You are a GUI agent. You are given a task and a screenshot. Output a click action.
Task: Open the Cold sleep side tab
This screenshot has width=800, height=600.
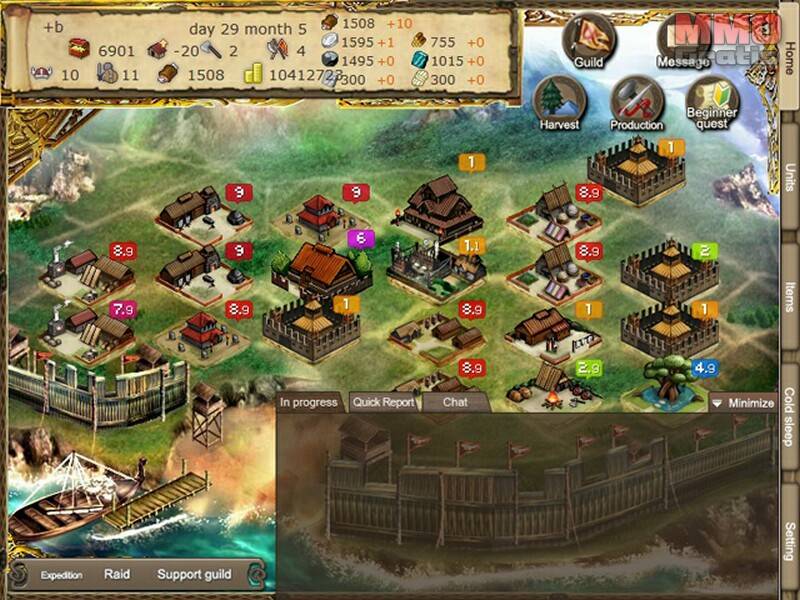(x=789, y=415)
